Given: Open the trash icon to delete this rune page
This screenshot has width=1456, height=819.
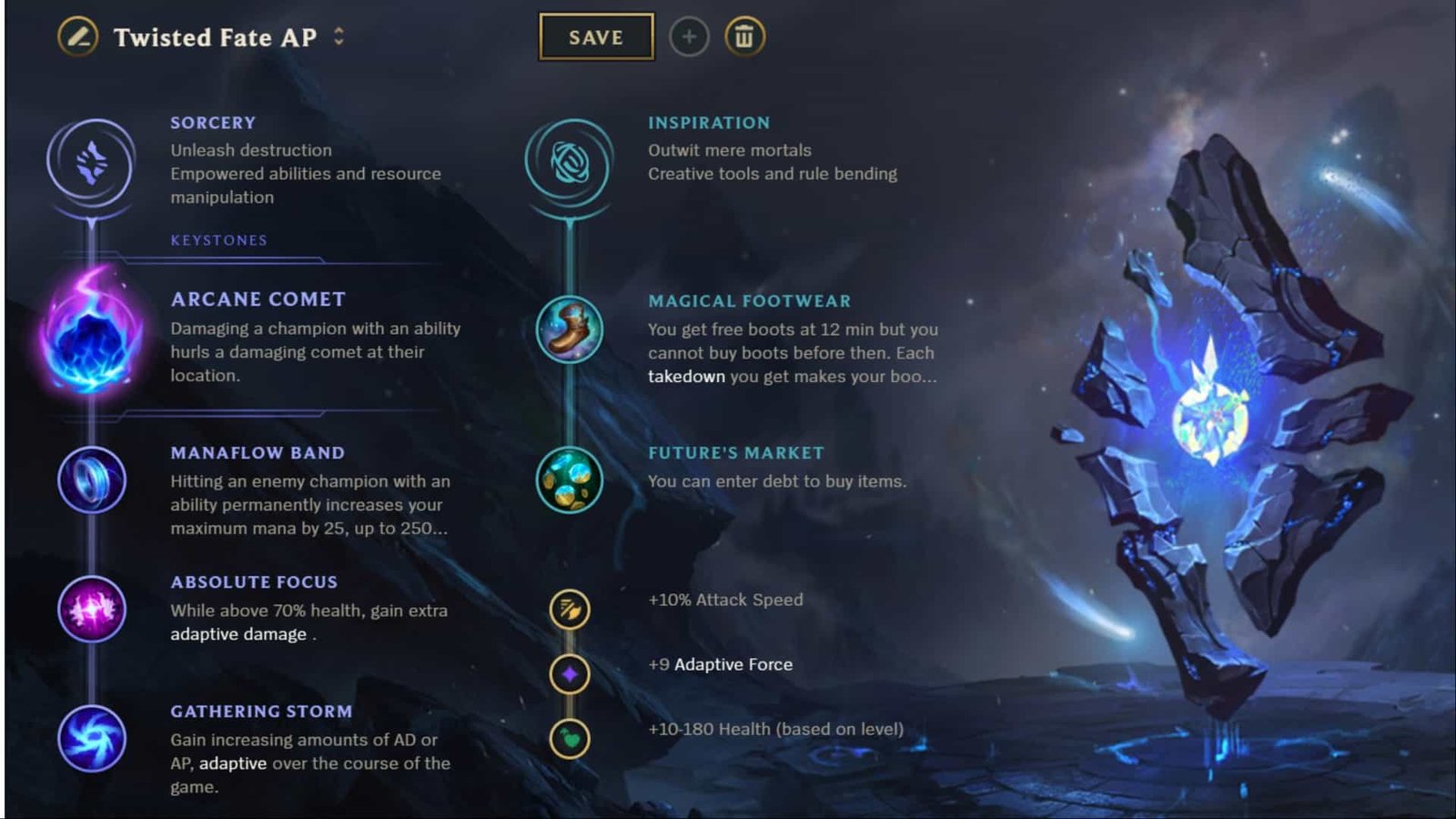Looking at the screenshot, I should 744,37.
